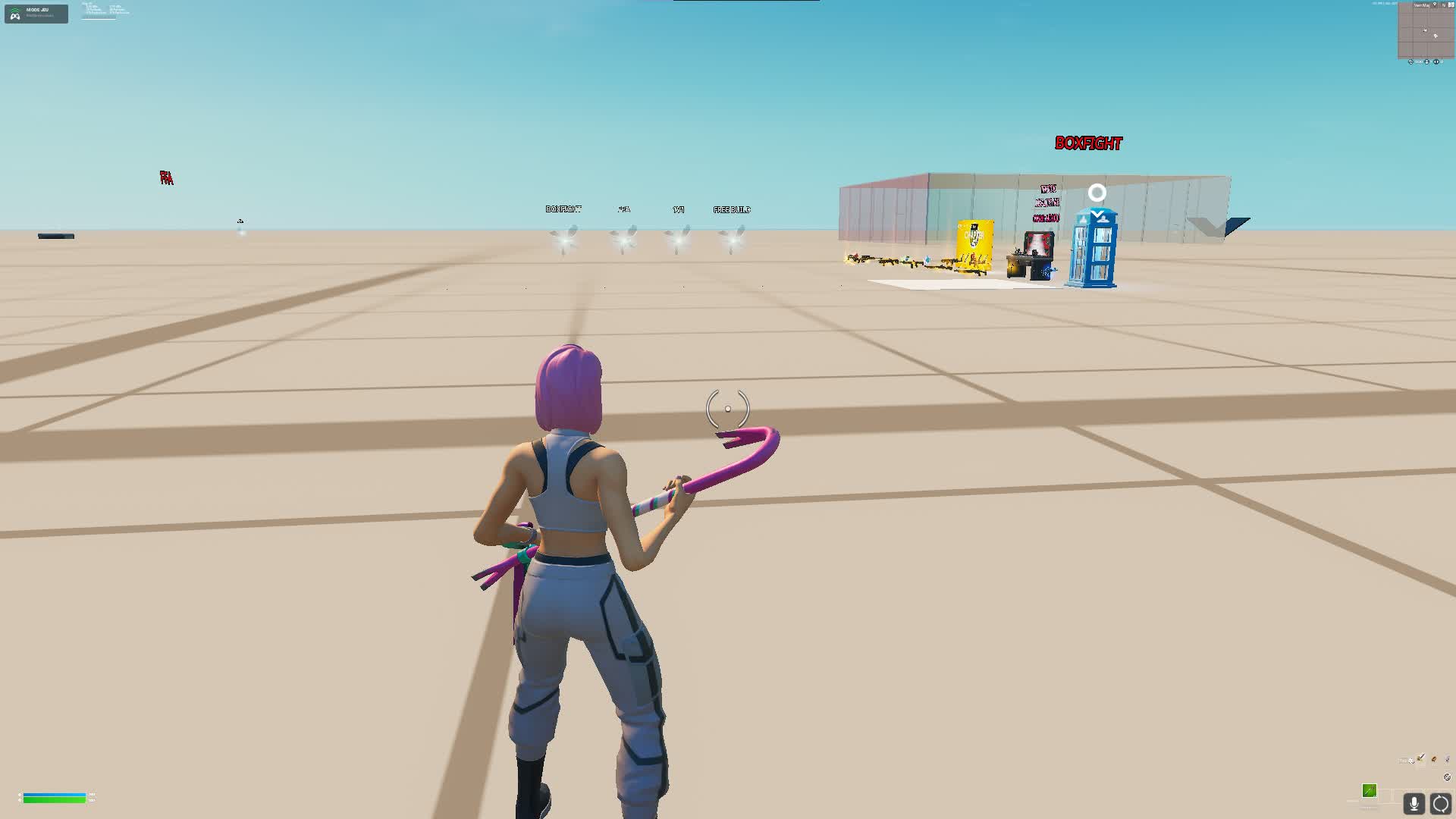The width and height of the screenshot is (1456, 819).
Task: Click the map pin icon beside Verr Maj
Action: (1435, 5)
